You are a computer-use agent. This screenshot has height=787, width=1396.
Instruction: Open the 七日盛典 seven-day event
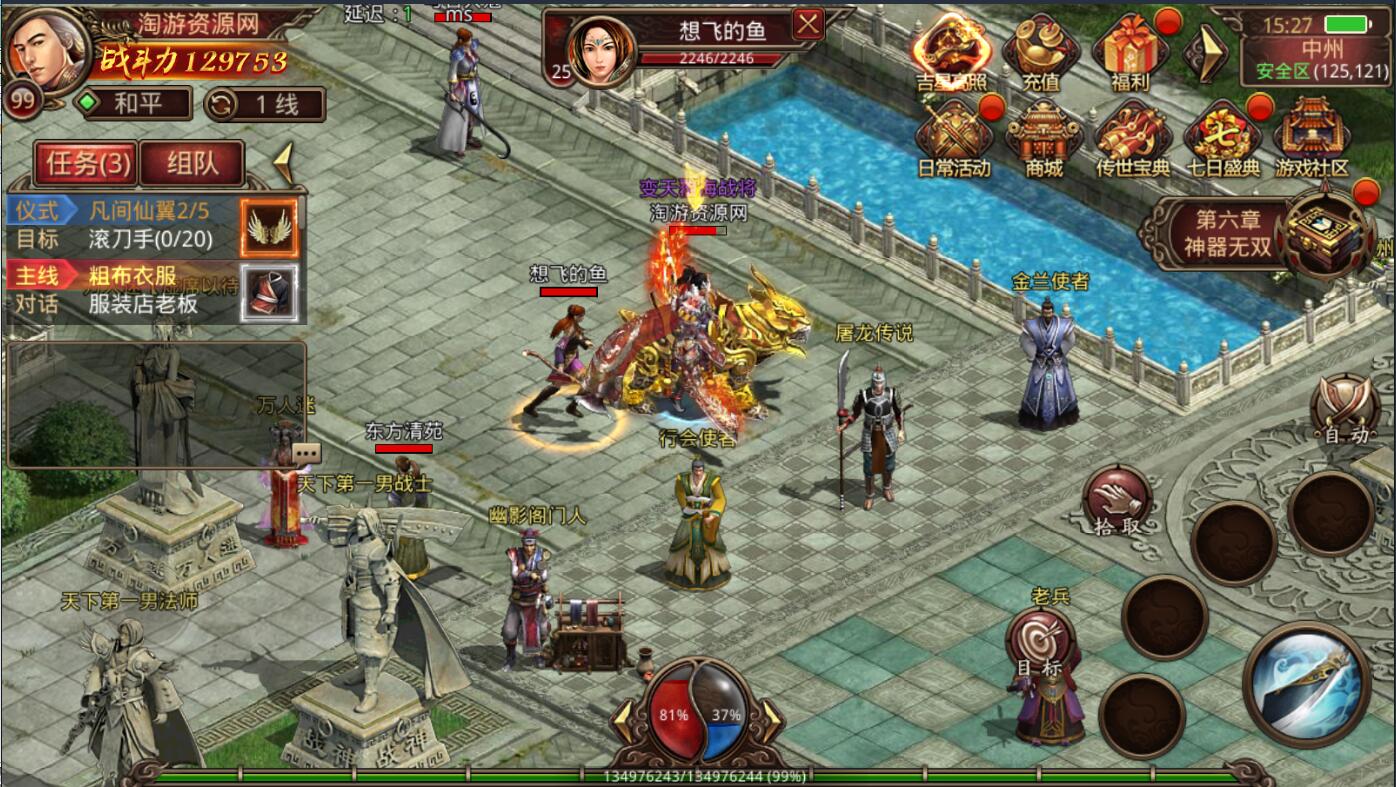click(x=1222, y=139)
